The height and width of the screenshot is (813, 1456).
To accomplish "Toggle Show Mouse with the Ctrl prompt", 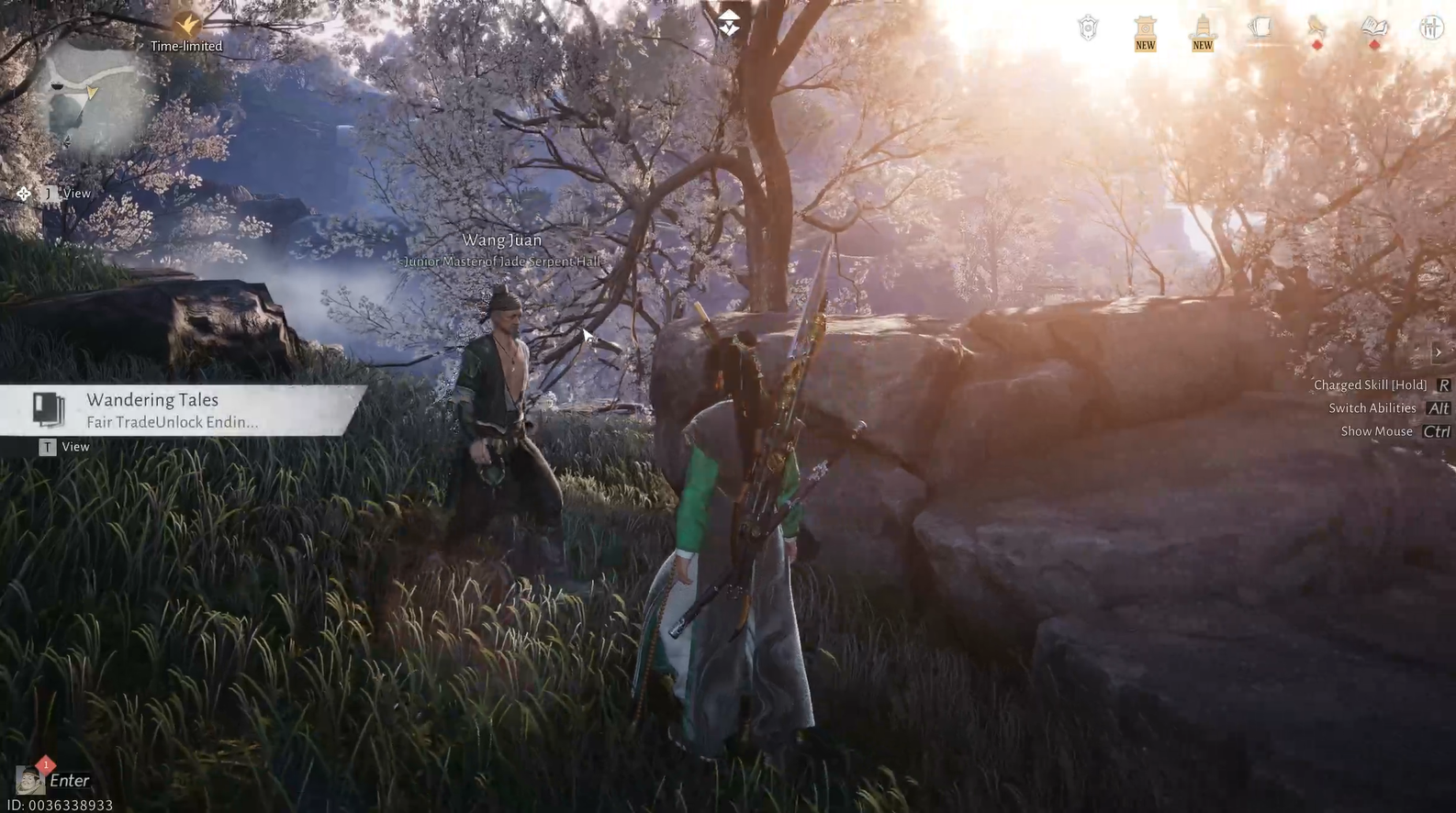I will coord(1436,431).
